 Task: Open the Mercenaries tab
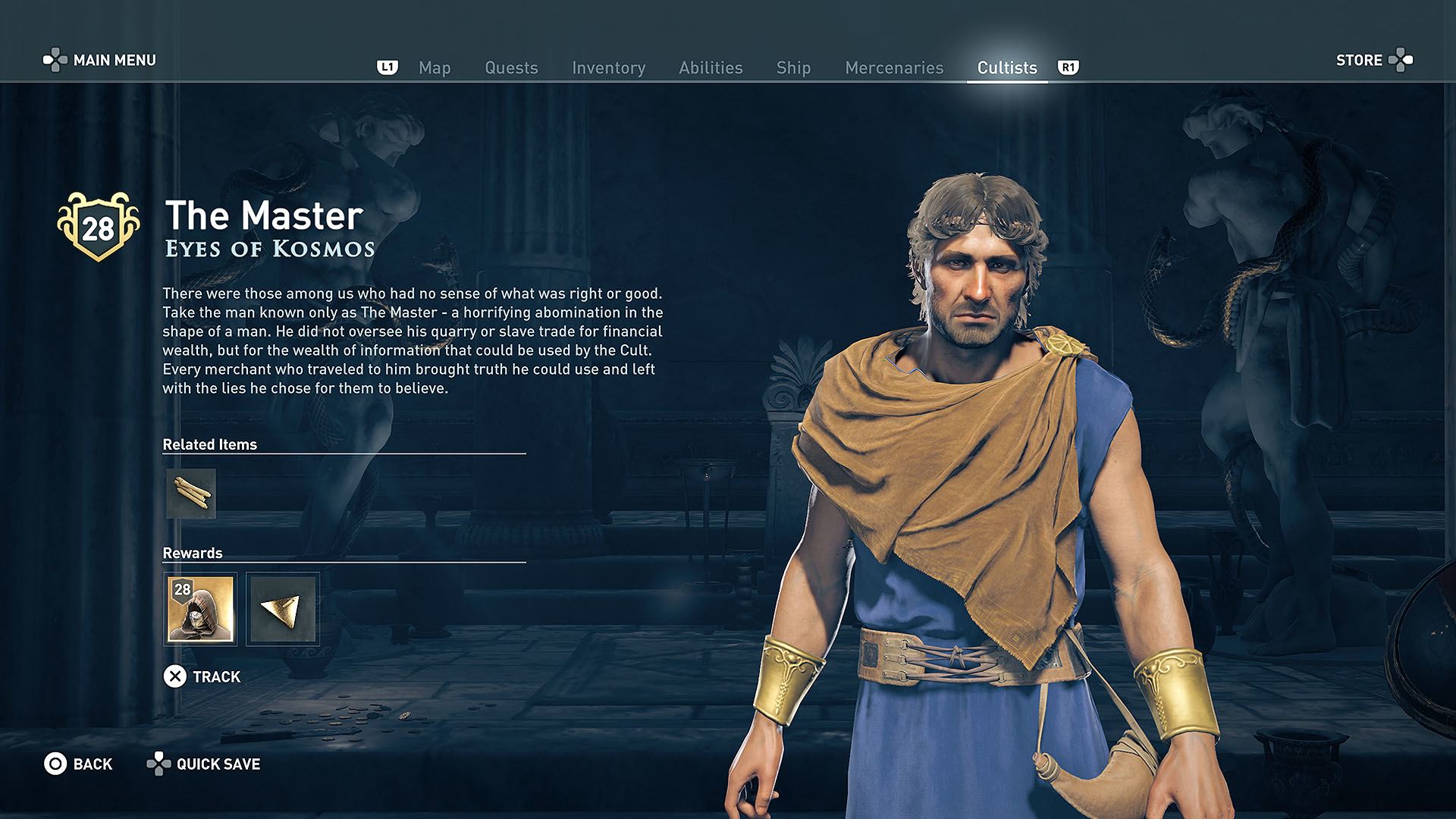pos(893,67)
